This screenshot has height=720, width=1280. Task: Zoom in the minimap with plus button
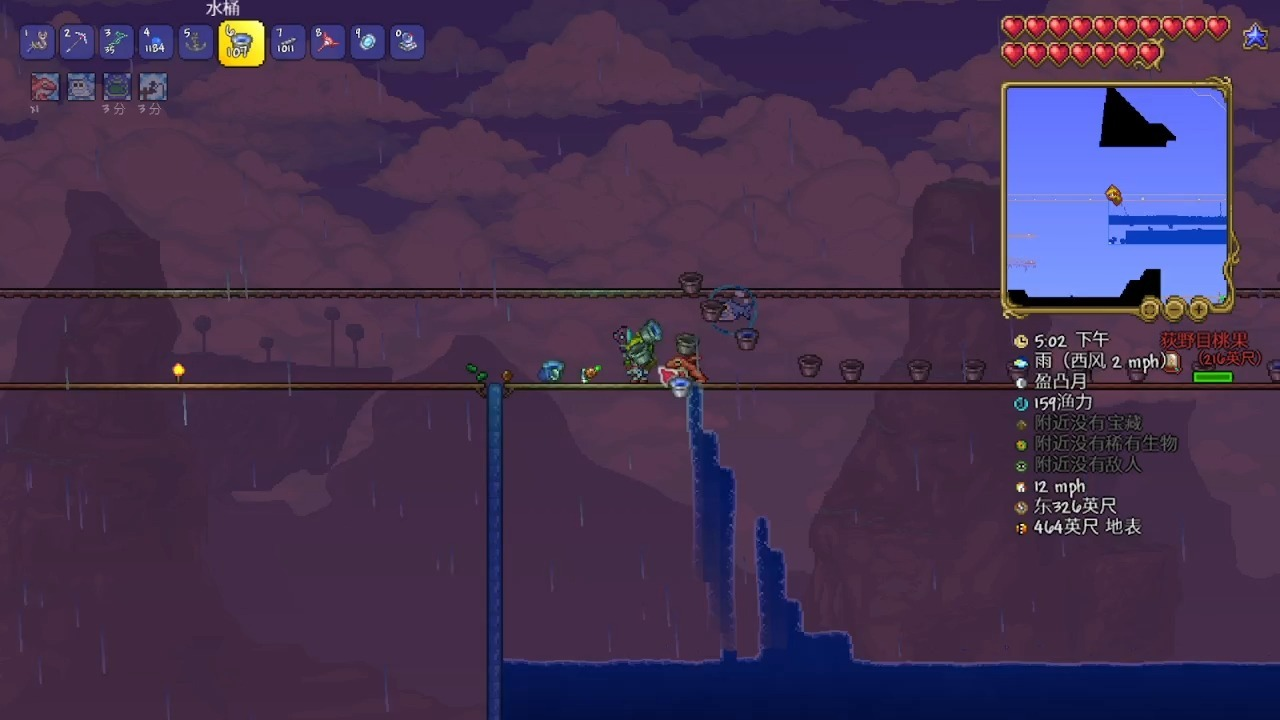point(1198,309)
